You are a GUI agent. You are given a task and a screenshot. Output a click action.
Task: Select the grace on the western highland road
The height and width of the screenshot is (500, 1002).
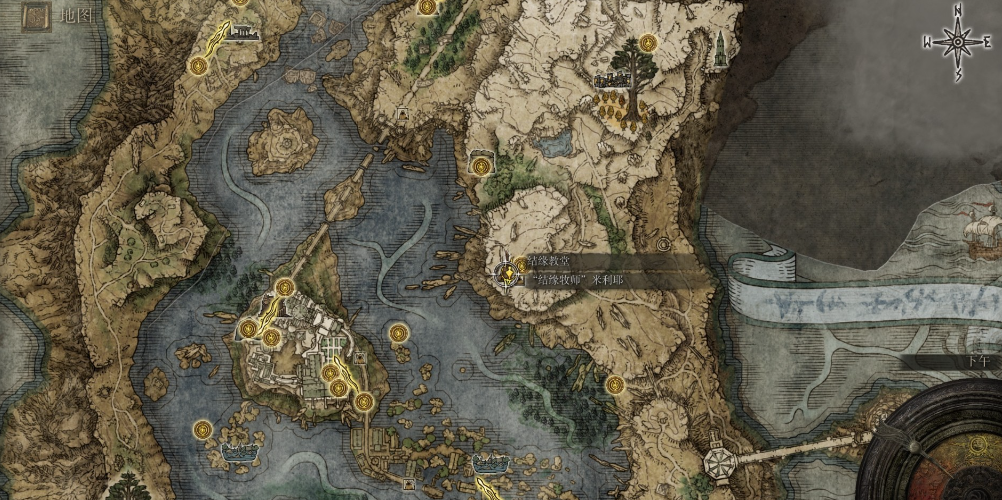pos(198,66)
